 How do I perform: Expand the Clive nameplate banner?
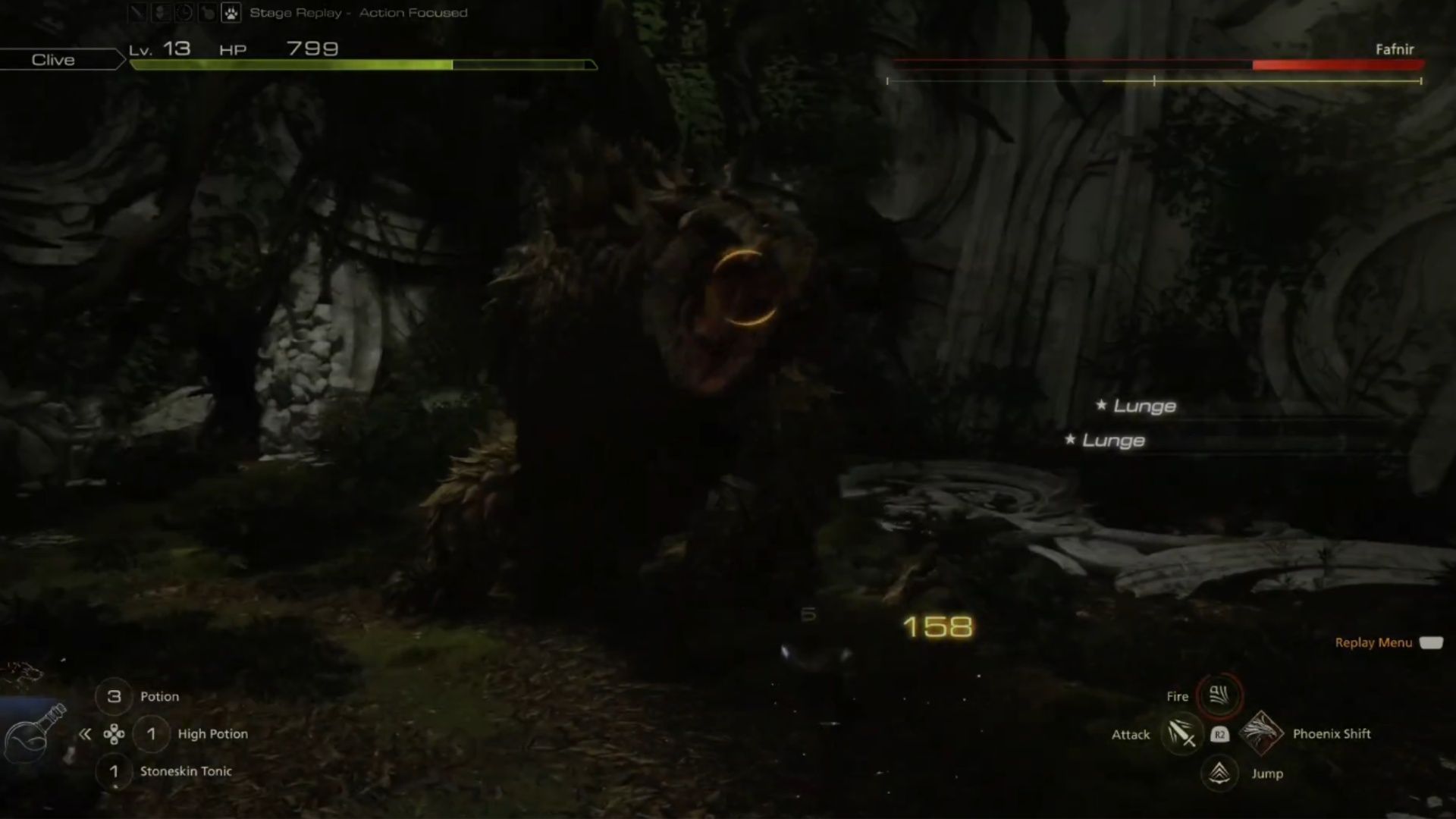53,59
